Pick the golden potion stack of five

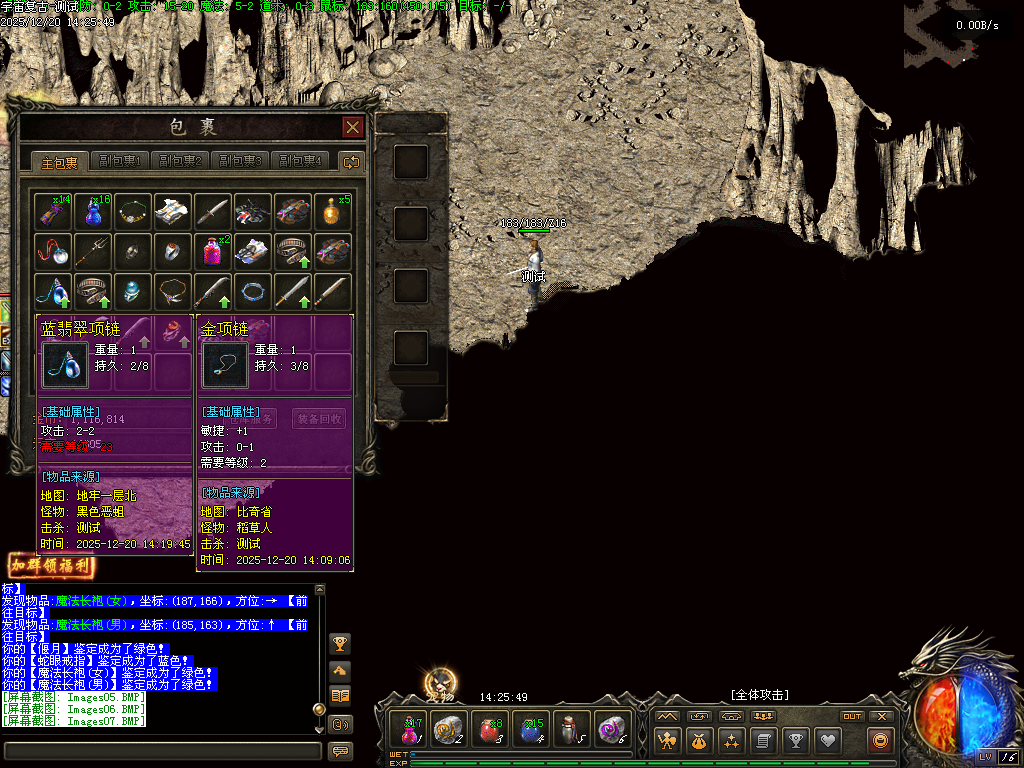click(x=333, y=211)
